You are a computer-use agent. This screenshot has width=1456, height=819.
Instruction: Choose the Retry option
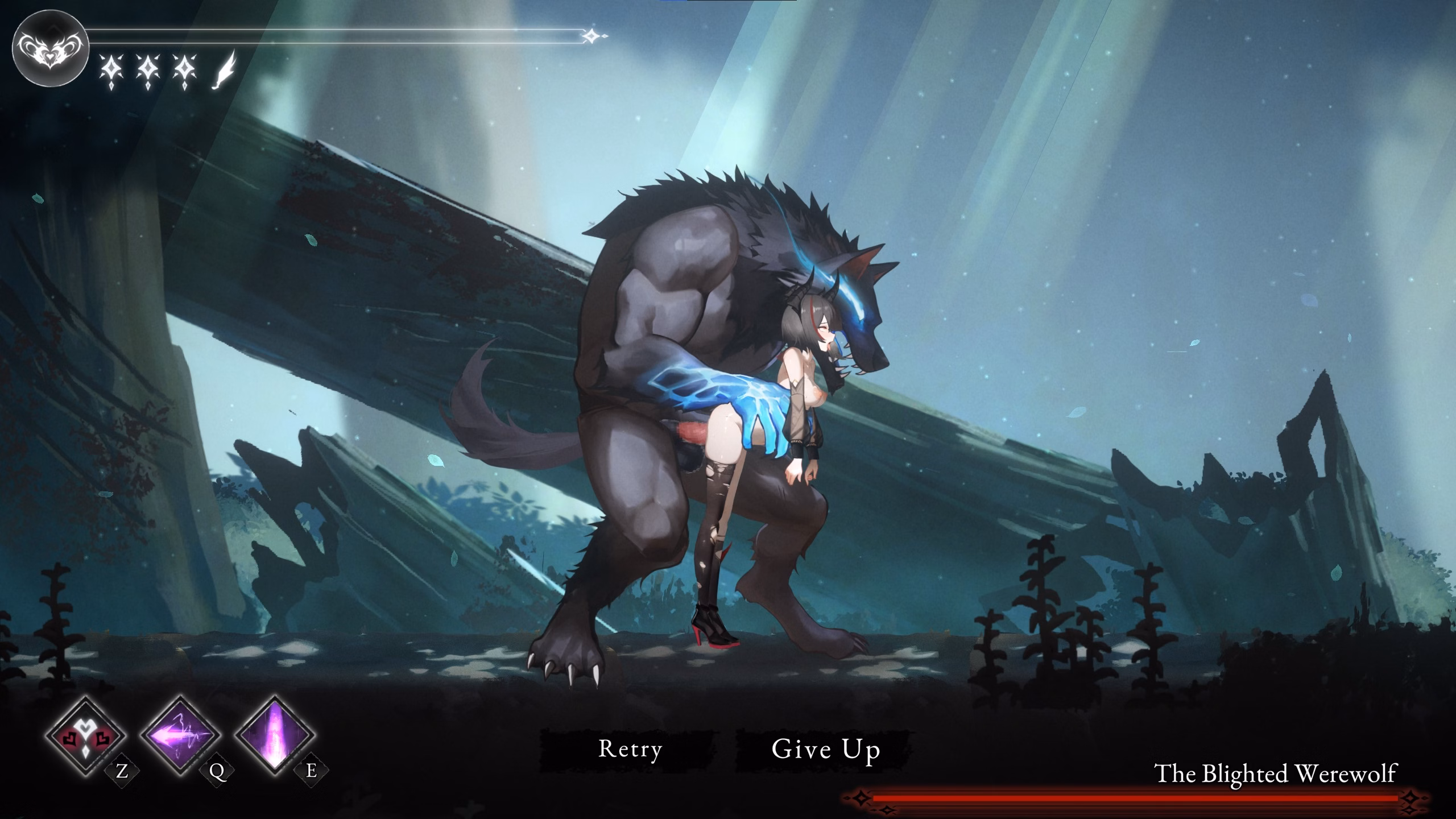coord(630,750)
